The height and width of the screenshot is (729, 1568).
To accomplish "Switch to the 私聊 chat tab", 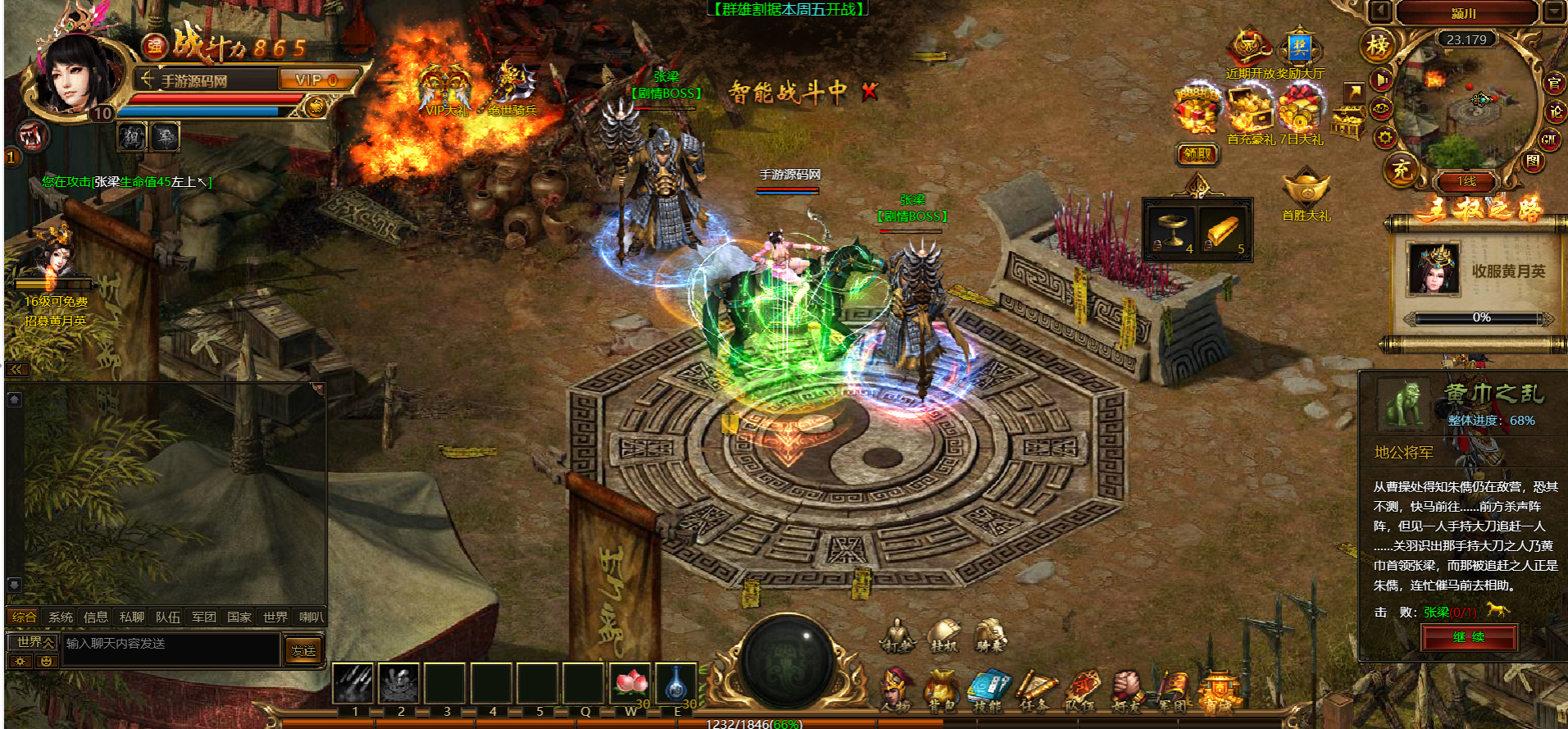I will pyautogui.click(x=132, y=617).
